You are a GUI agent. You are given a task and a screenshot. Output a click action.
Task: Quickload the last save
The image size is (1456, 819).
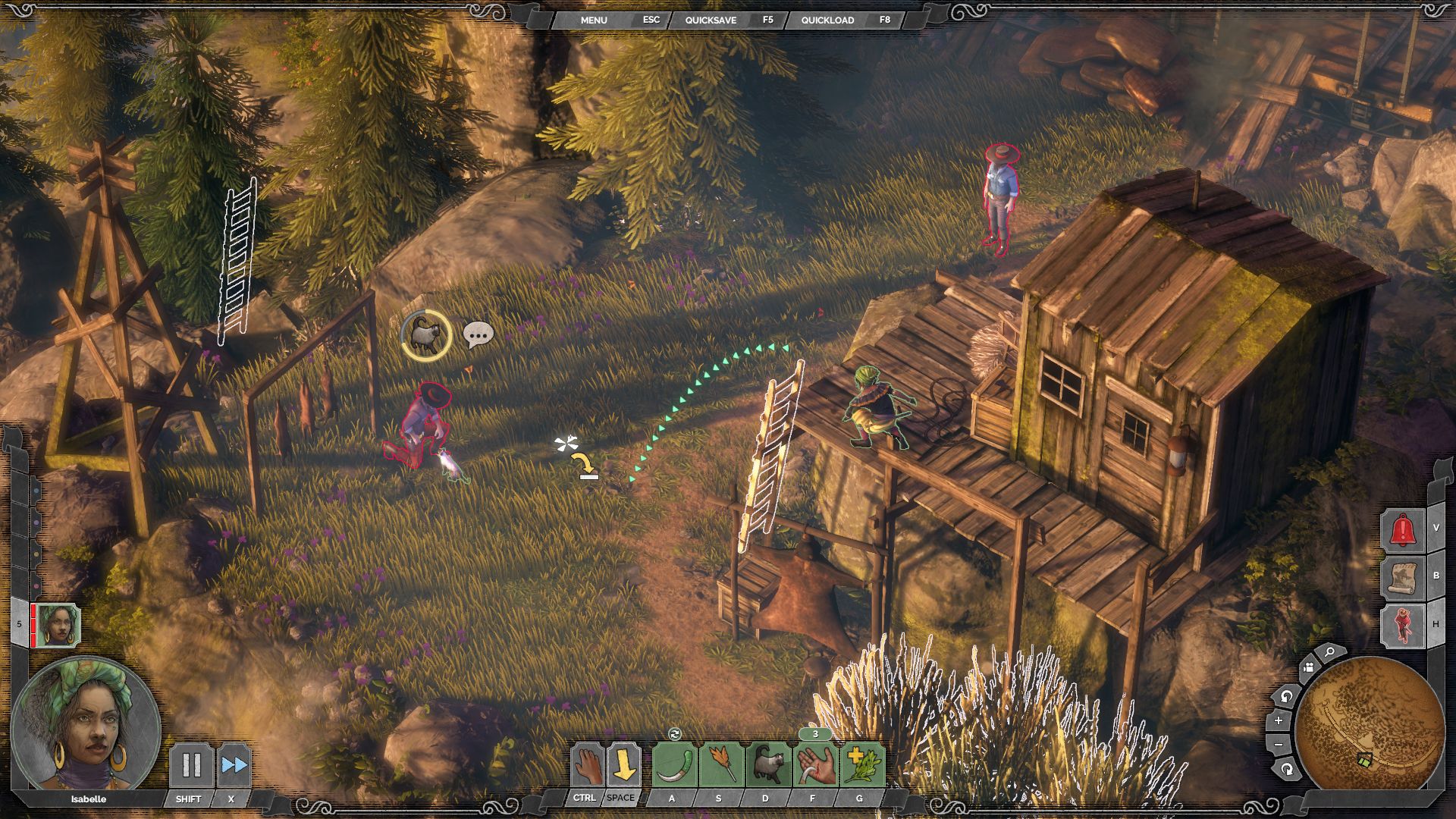coord(827,20)
